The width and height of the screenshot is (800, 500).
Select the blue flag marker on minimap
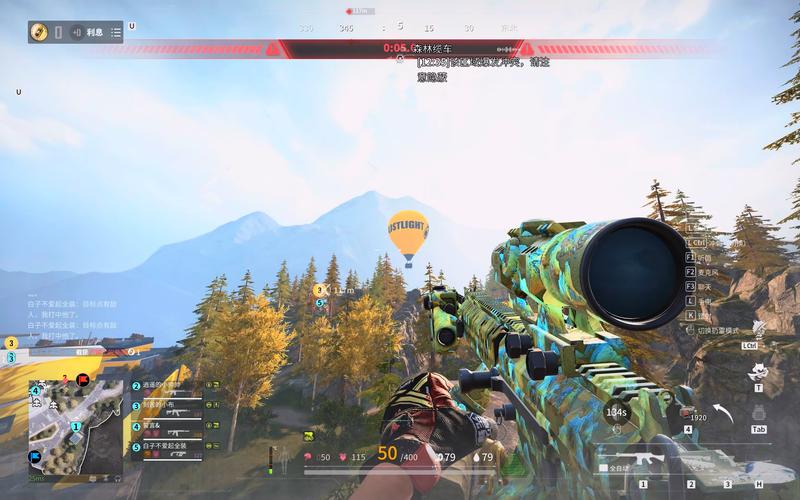35,457
